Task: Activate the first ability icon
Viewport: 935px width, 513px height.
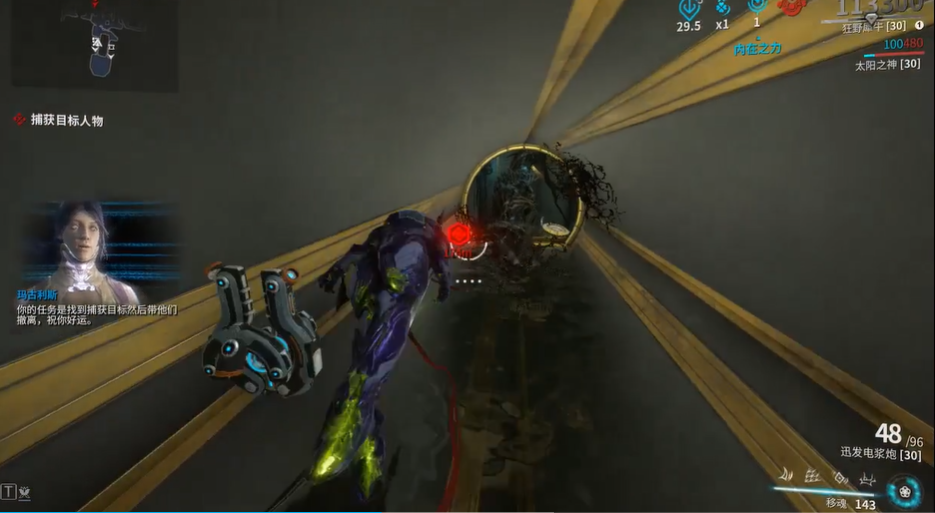Action: coord(786,477)
